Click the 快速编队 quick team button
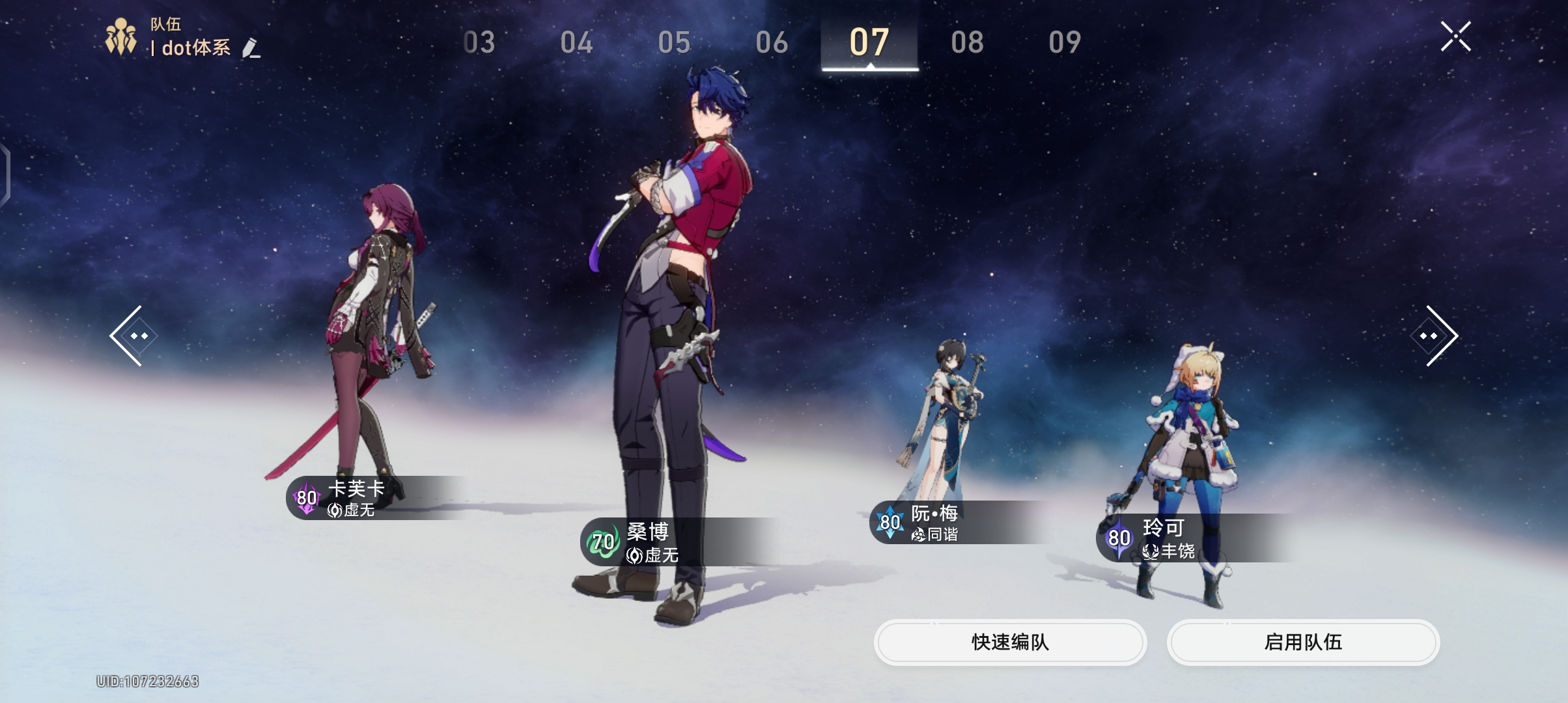The image size is (1568, 703). (x=1010, y=642)
